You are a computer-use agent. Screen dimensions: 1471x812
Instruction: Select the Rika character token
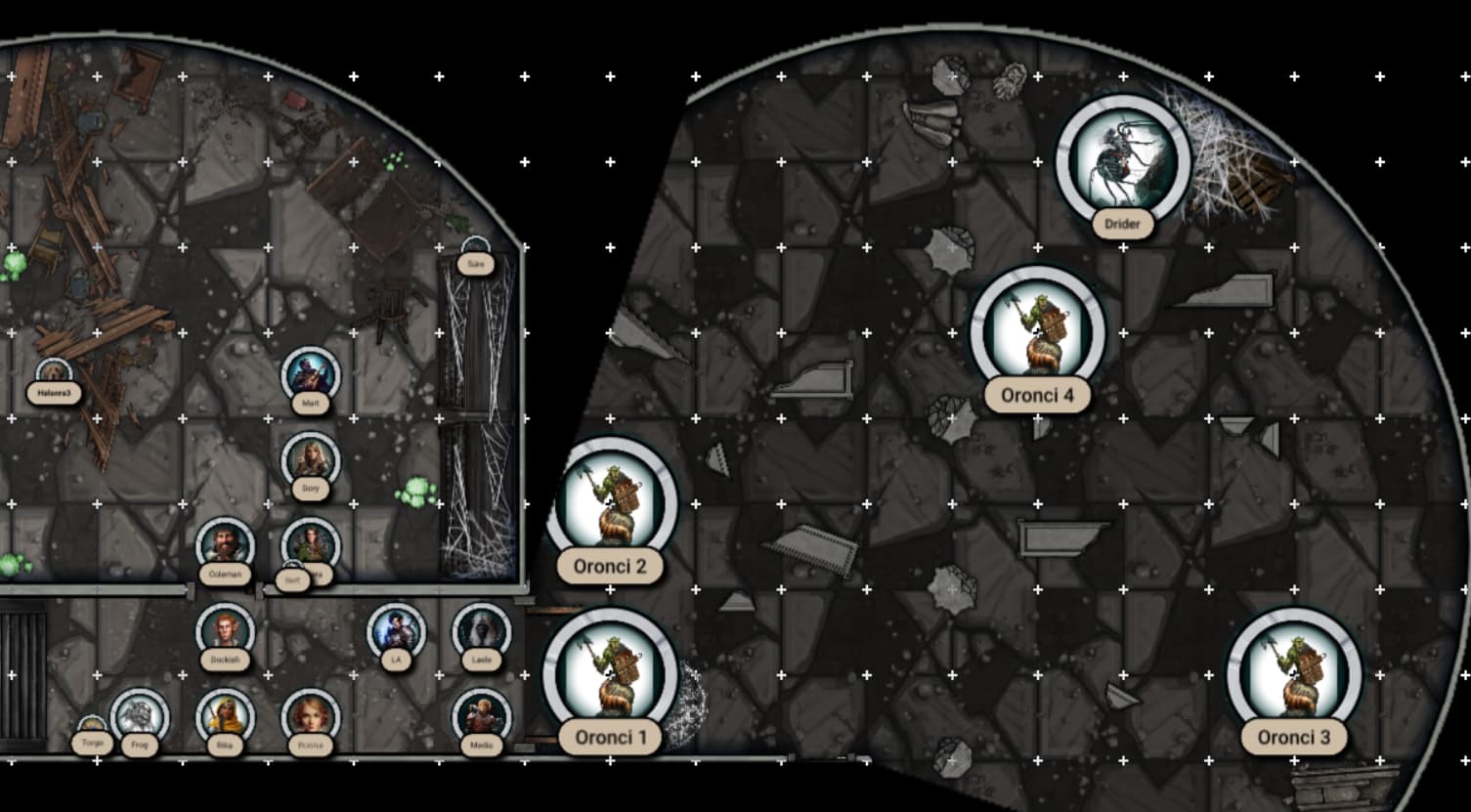225,716
